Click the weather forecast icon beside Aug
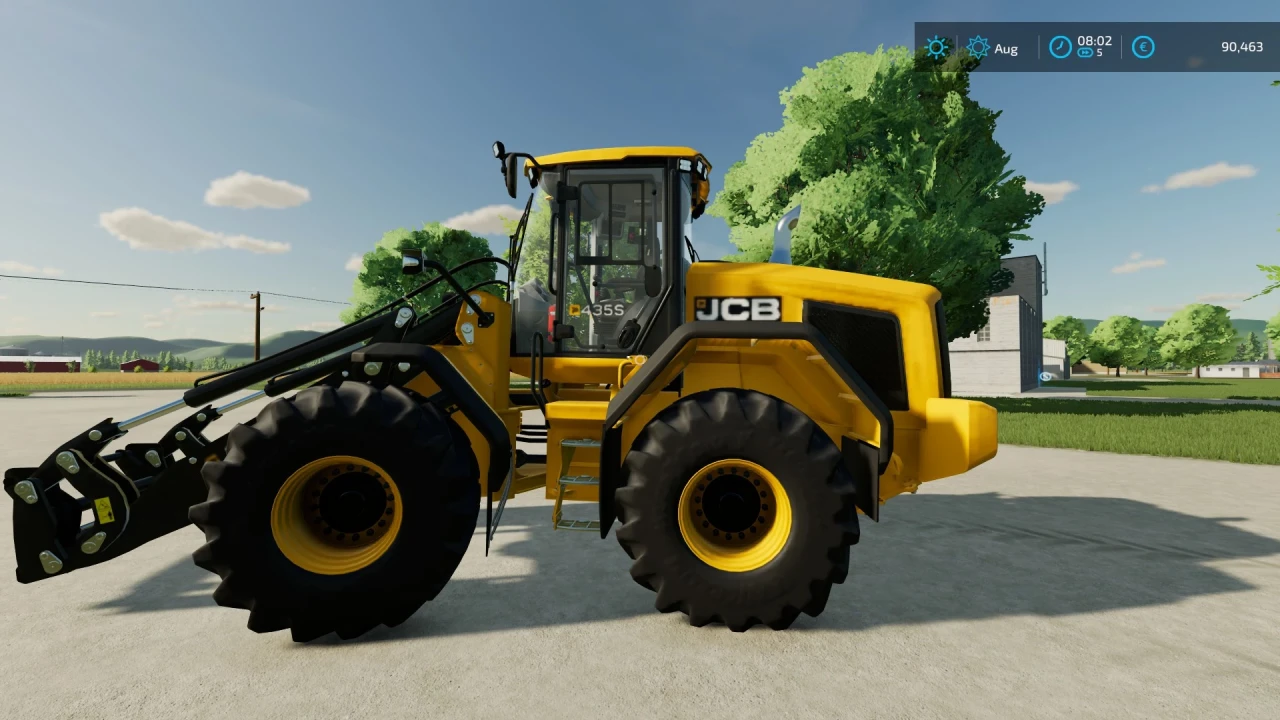 978,47
